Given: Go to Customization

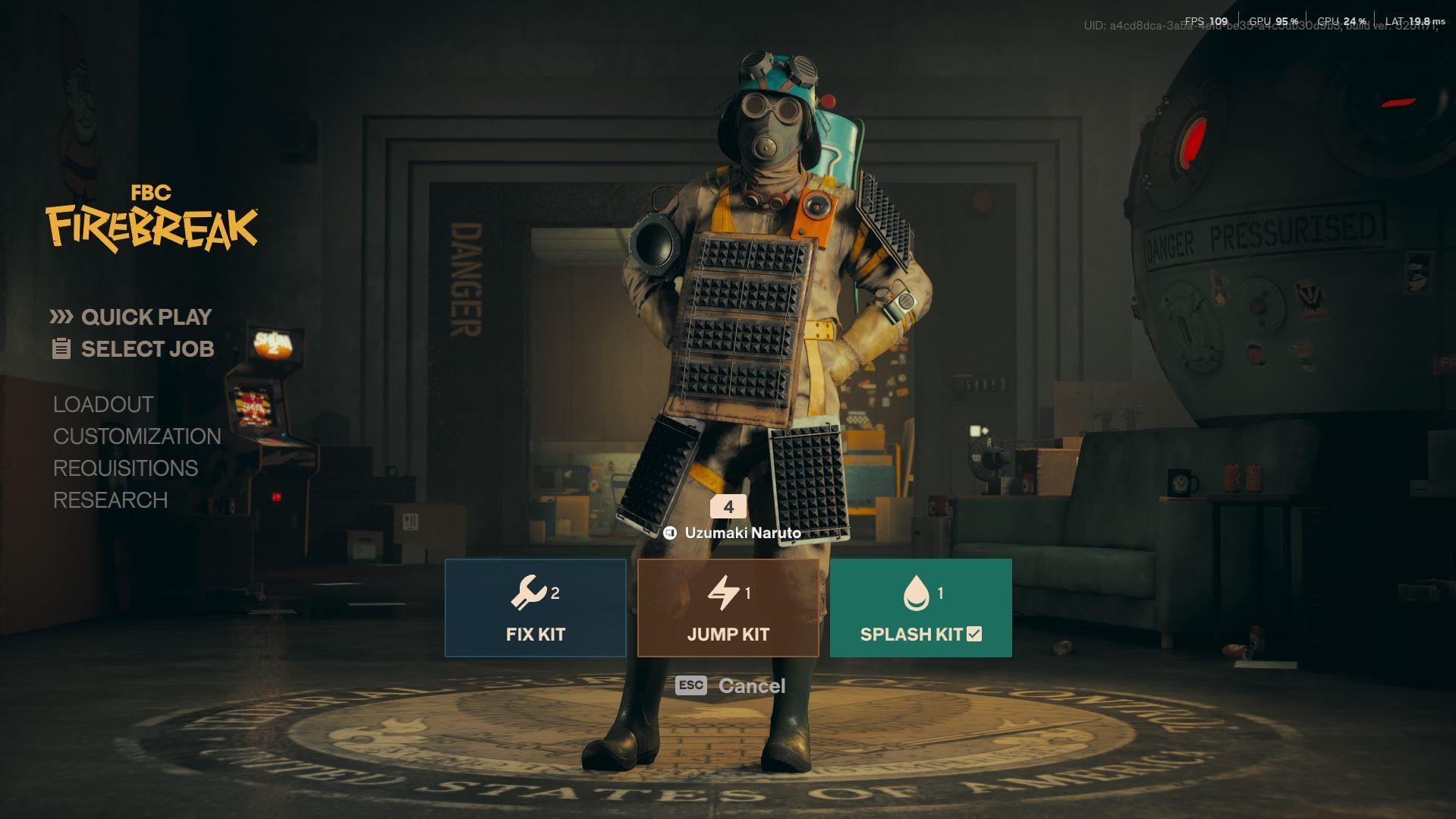Looking at the screenshot, I should (x=137, y=436).
